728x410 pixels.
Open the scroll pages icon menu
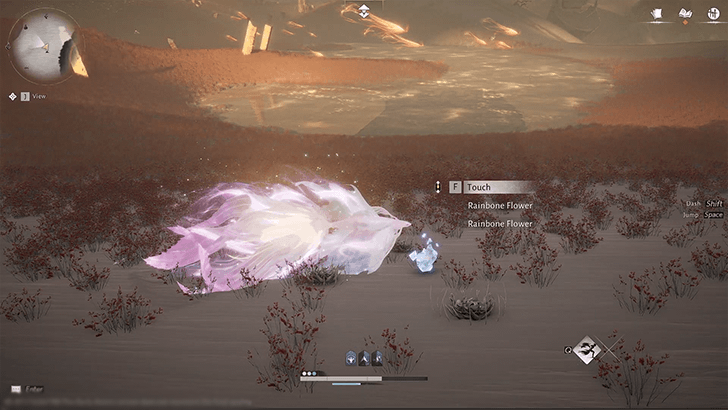pyautogui.click(x=658, y=14)
